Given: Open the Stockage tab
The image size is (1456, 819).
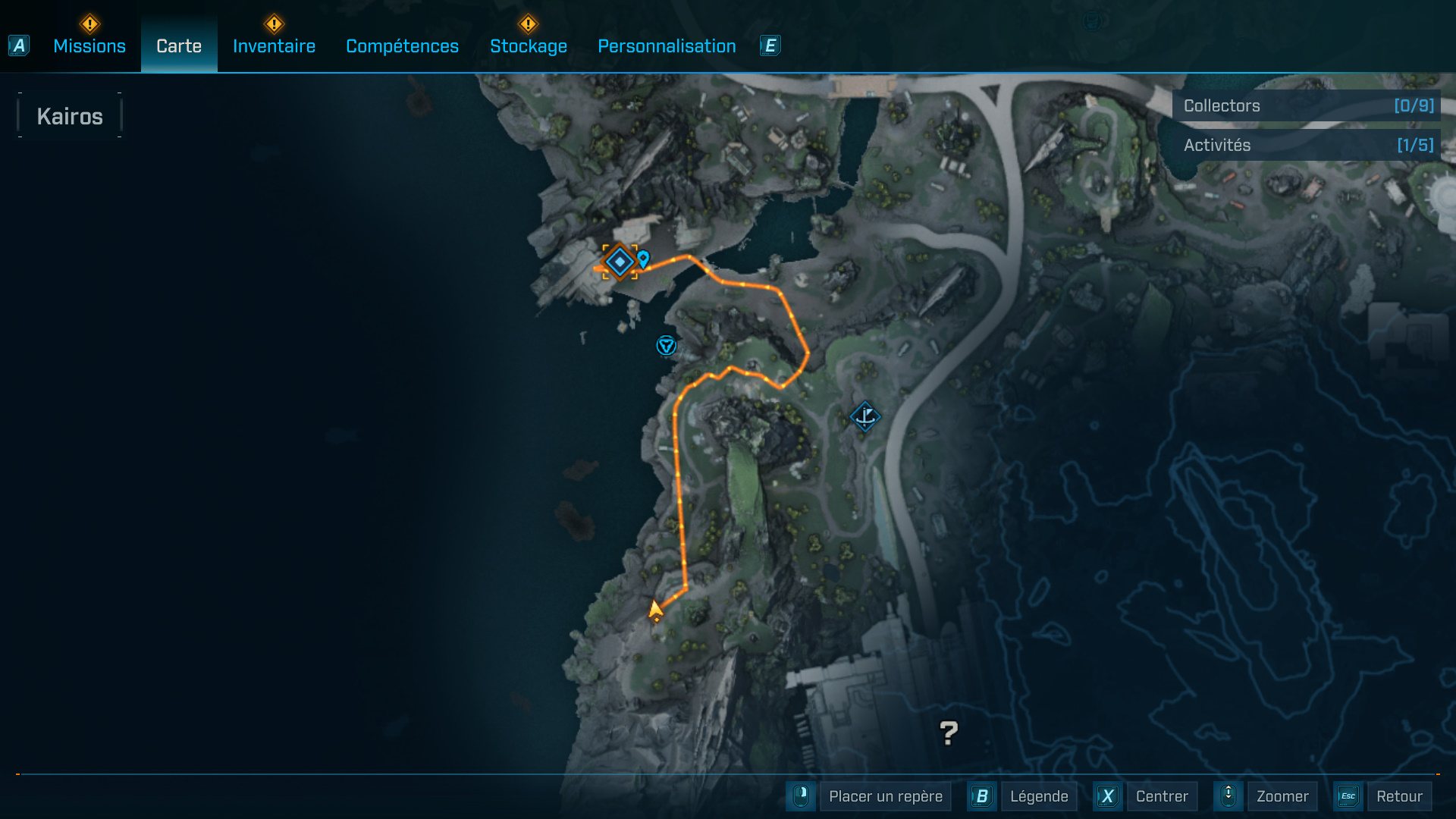Looking at the screenshot, I should 529,46.
